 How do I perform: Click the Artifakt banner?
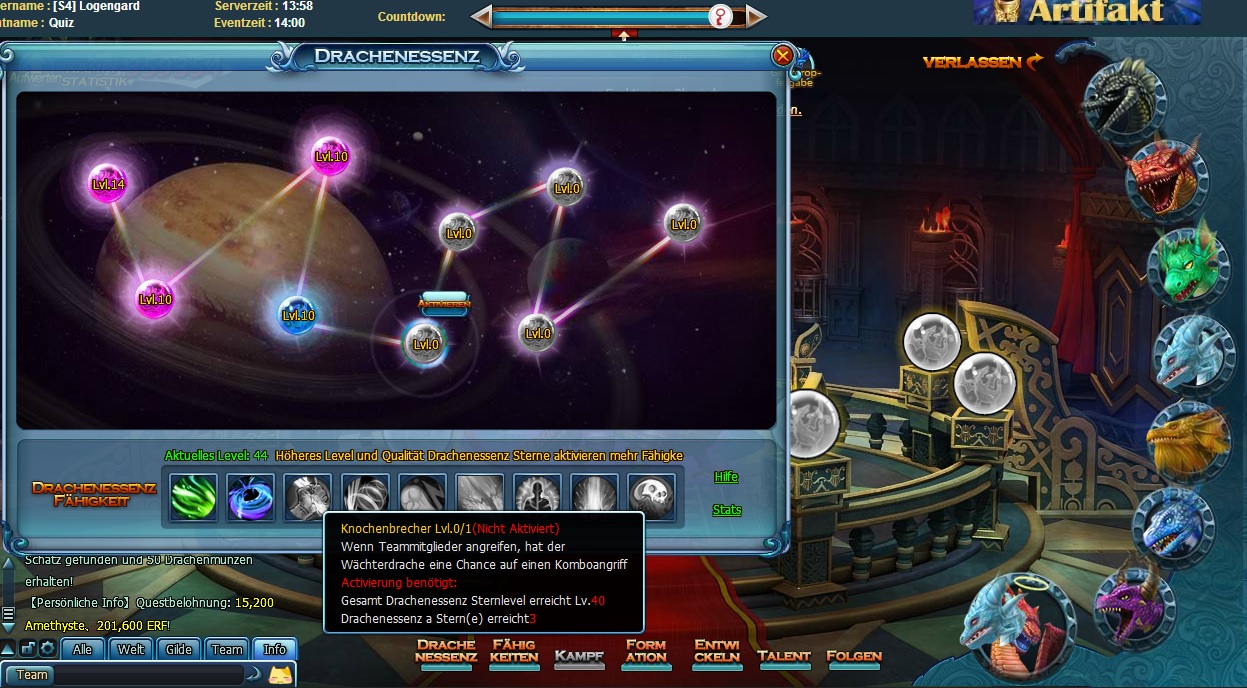(1088, 12)
